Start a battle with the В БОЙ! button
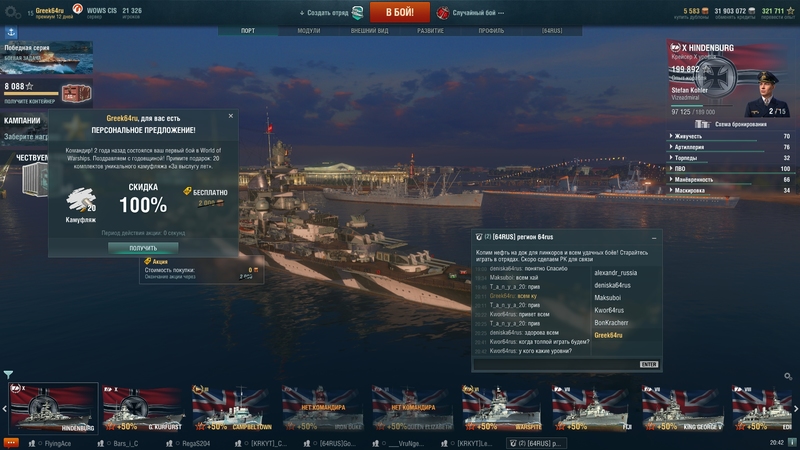 pos(399,12)
